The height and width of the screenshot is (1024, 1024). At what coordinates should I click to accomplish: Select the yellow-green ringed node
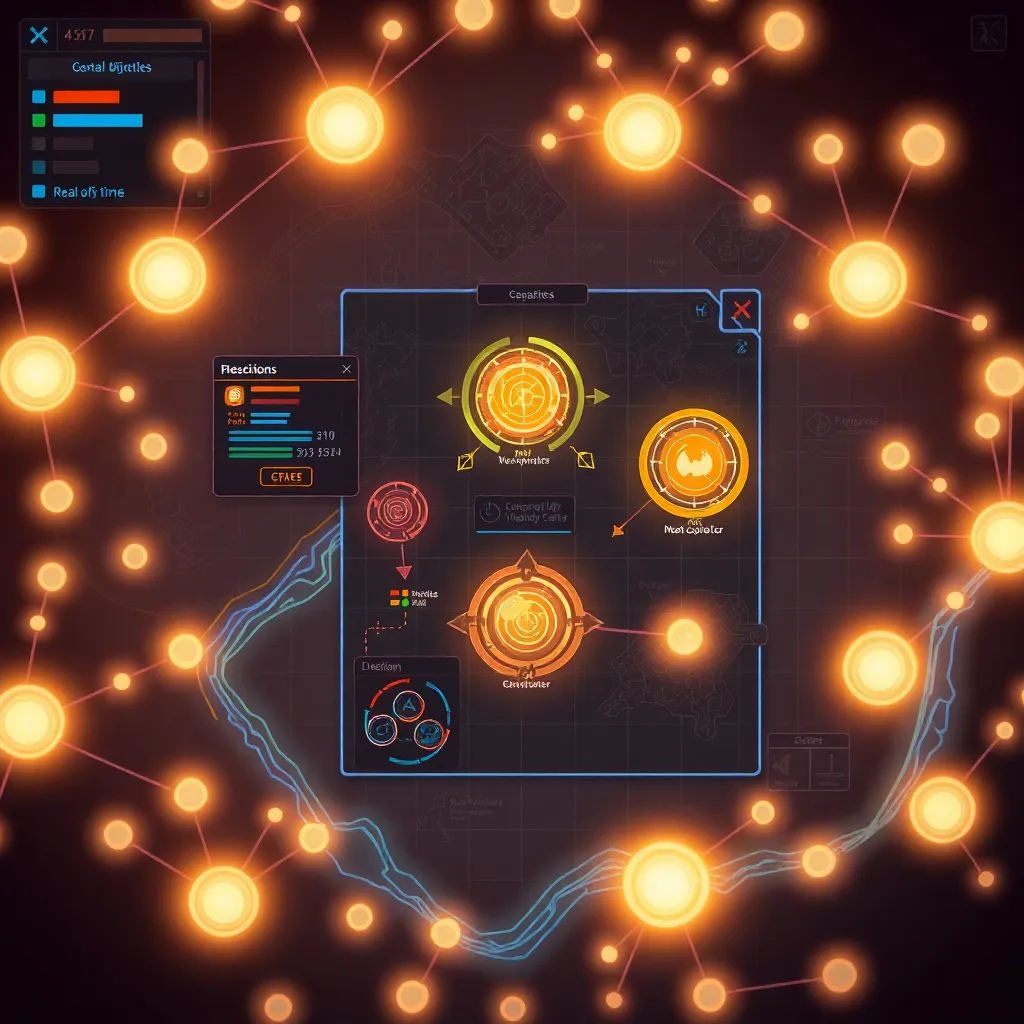[x=522, y=396]
